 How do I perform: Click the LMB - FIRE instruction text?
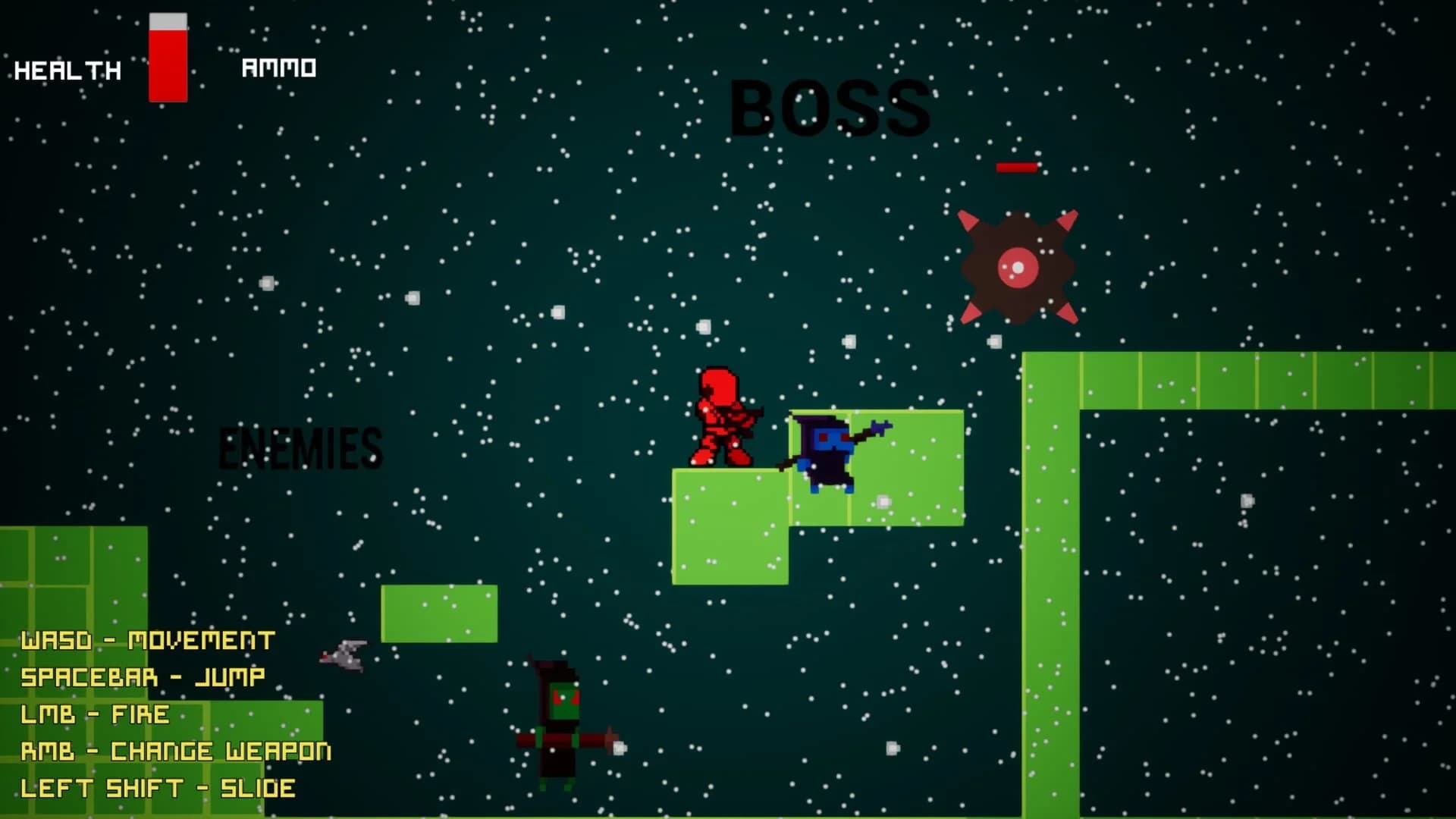tap(95, 714)
